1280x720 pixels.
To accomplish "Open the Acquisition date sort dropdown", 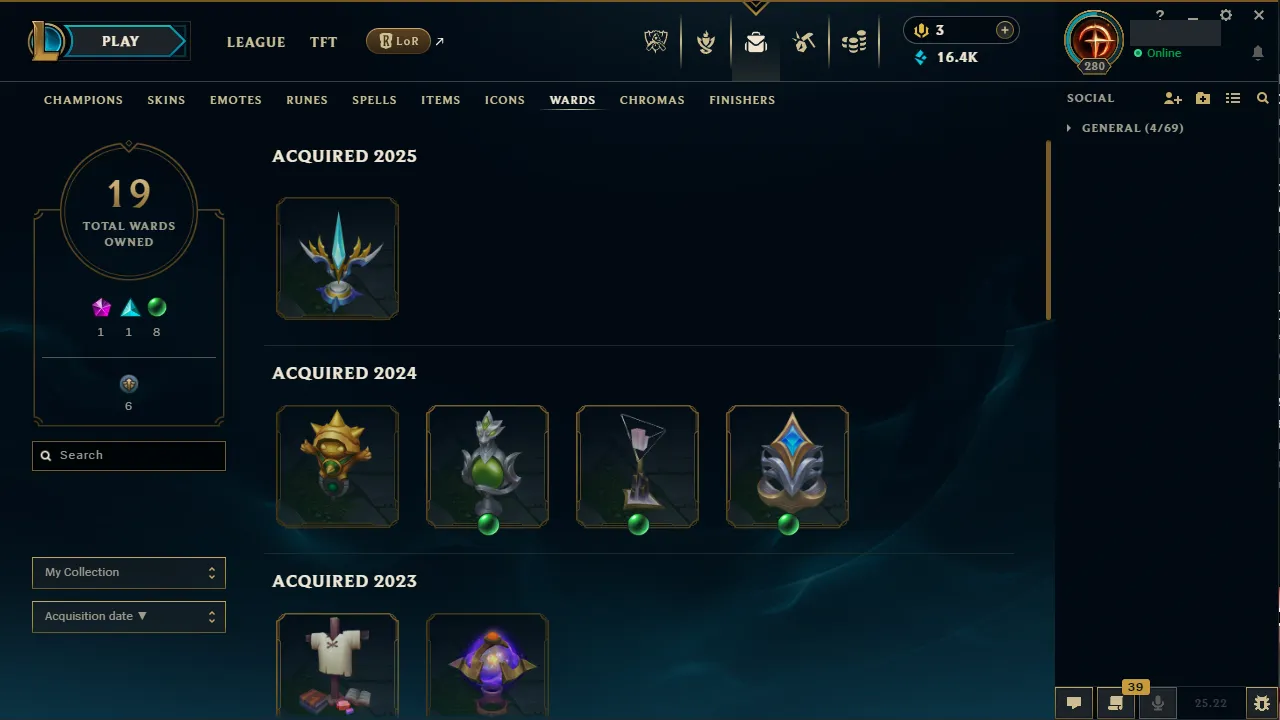I will pyautogui.click(x=128, y=616).
